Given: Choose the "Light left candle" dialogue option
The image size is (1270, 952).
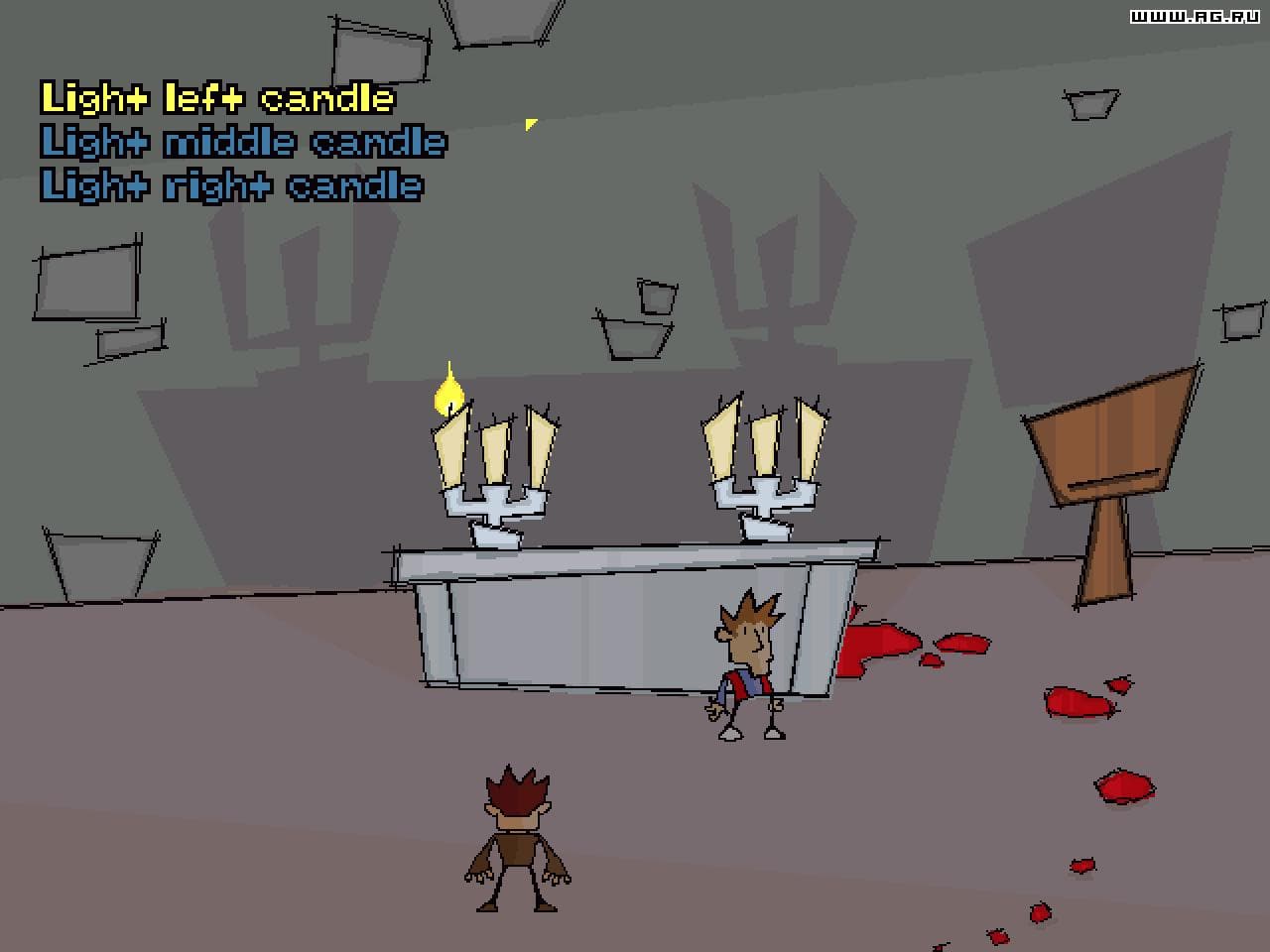Looking at the screenshot, I should click(x=216, y=98).
